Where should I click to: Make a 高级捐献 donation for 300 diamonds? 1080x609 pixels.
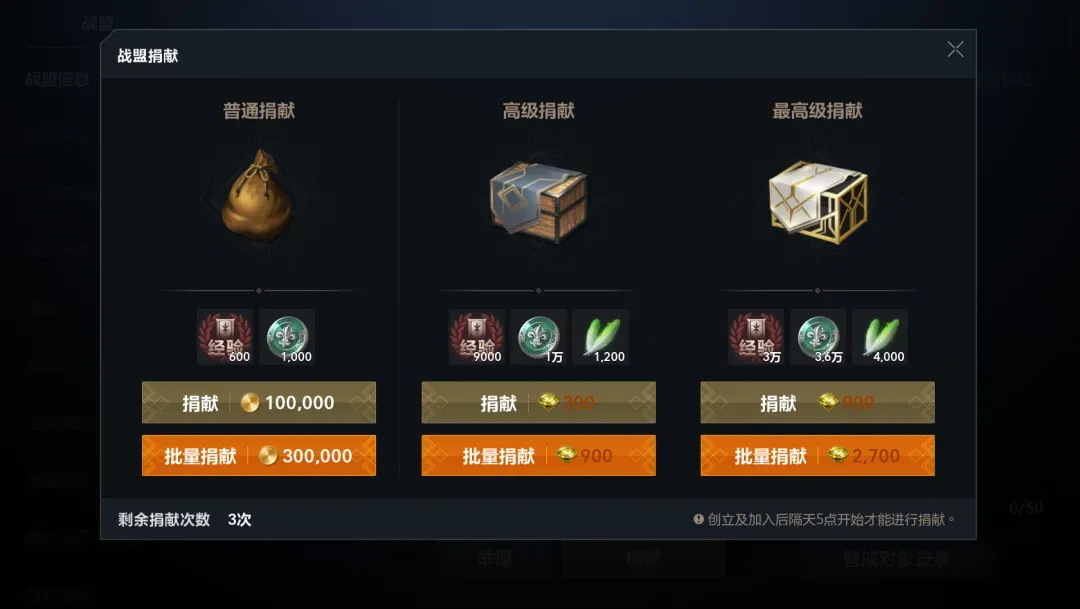[538, 403]
